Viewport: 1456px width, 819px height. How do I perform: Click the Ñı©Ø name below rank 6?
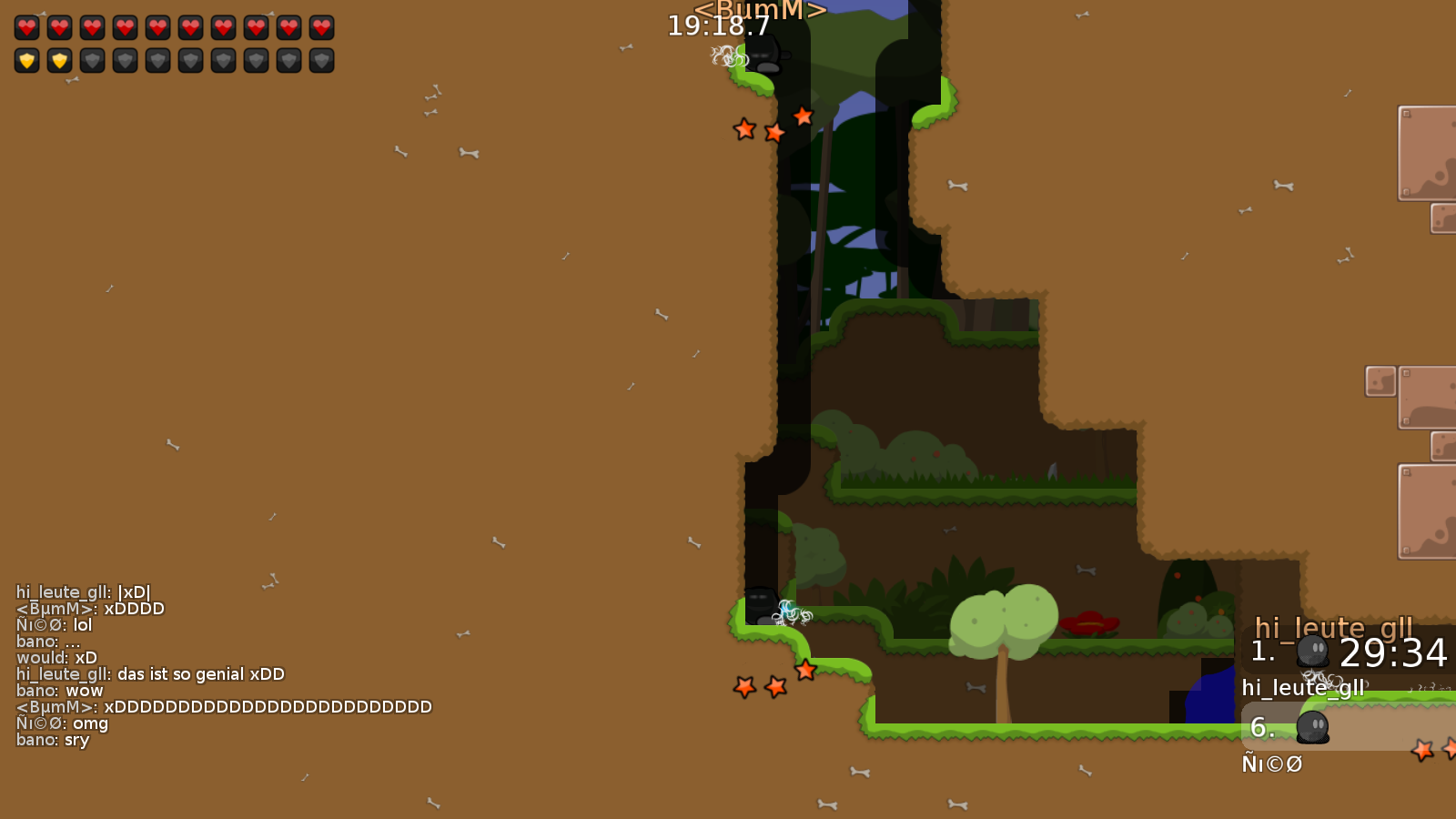[x=1272, y=764]
